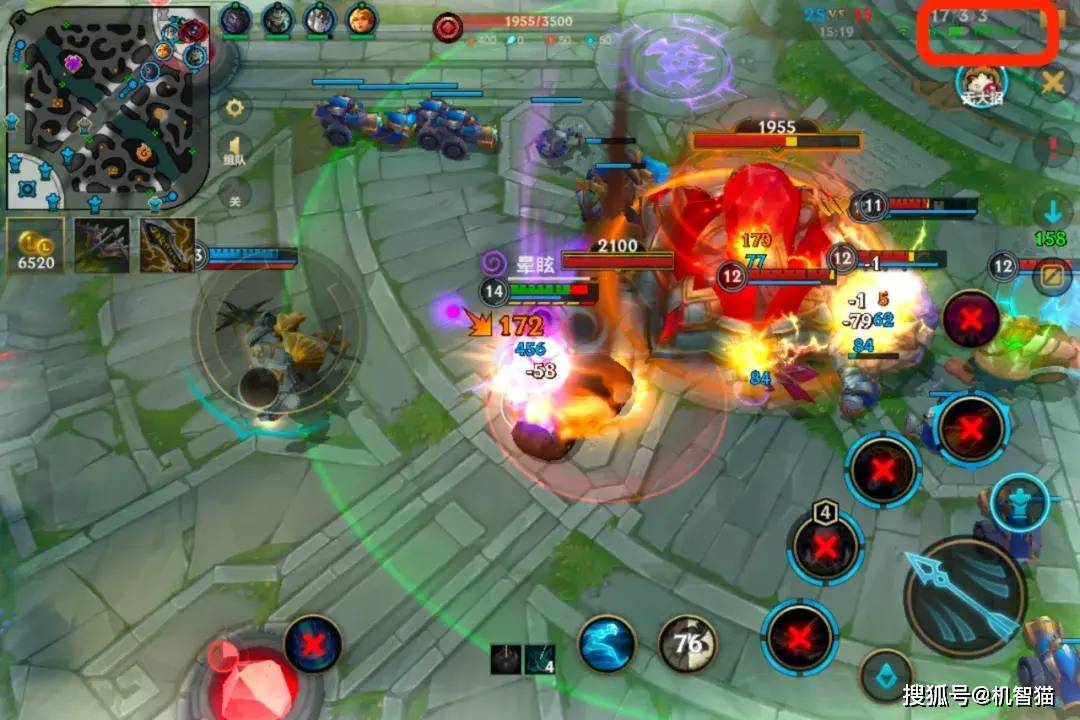Viewport: 1080px width, 720px height.
Task: Toggle the 组队 team voice speaker
Action: tap(235, 150)
